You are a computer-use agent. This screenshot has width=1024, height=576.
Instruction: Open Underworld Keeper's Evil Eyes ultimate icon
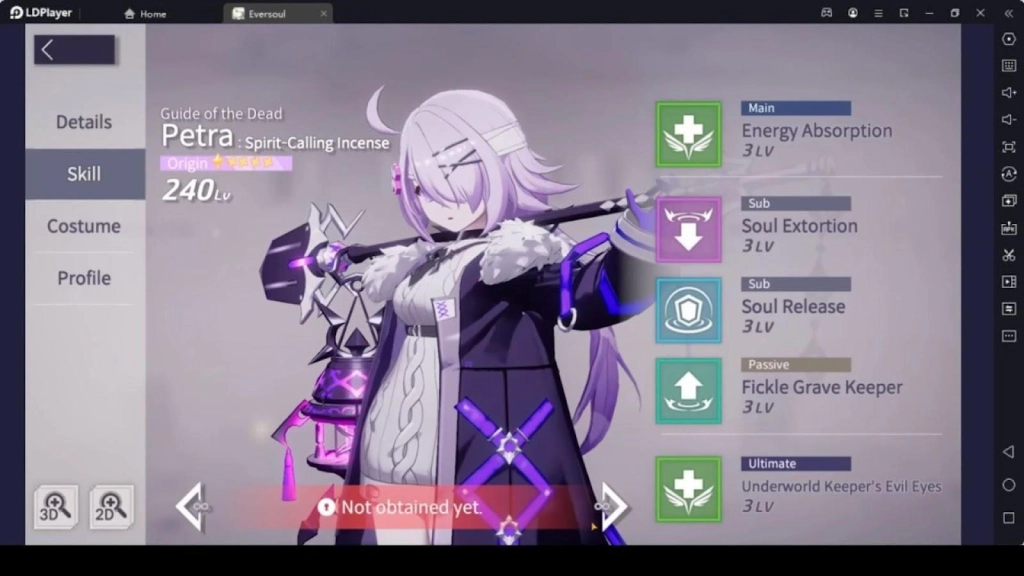click(x=688, y=489)
